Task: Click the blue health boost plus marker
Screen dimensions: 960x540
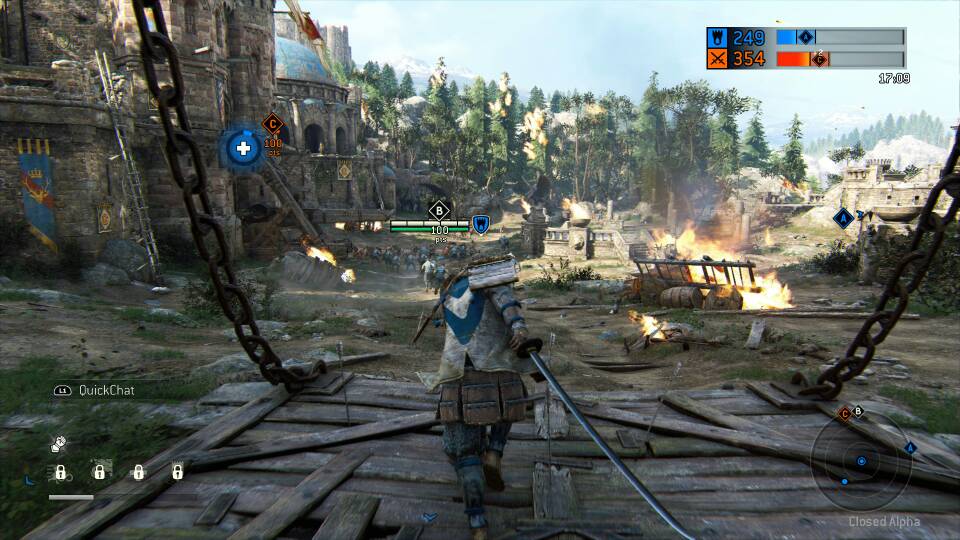Action: click(241, 149)
